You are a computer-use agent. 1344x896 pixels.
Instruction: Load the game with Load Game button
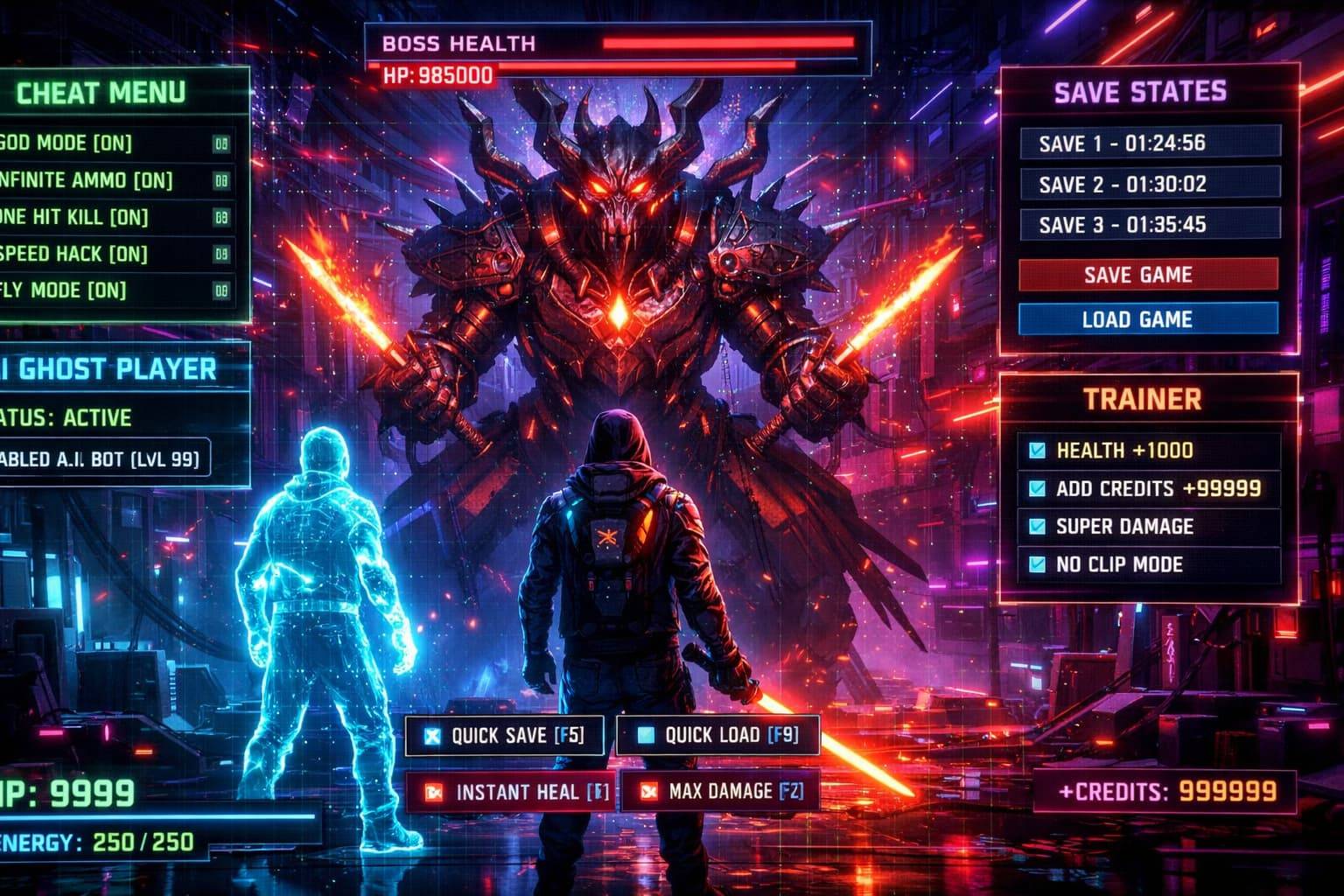point(1147,319)
